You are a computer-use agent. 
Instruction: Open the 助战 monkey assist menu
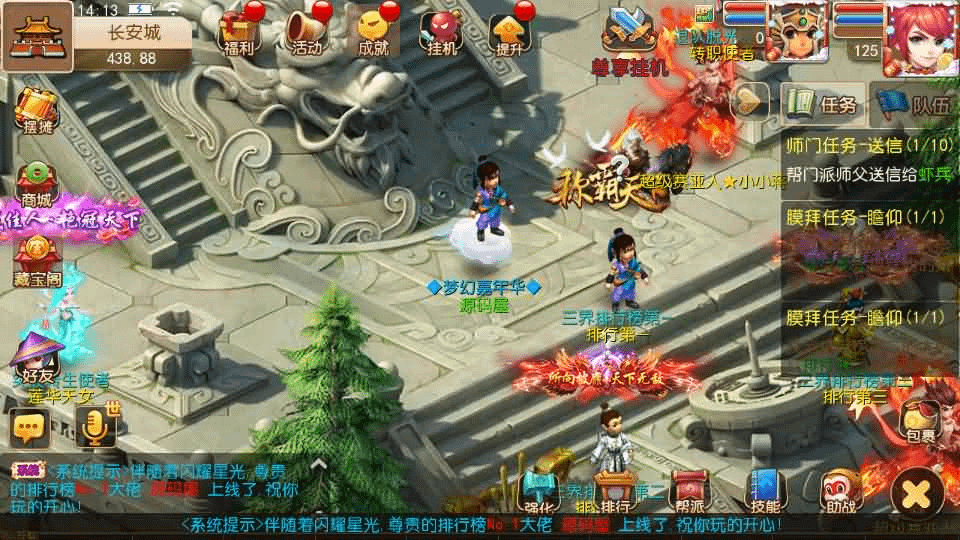(840, 489)
